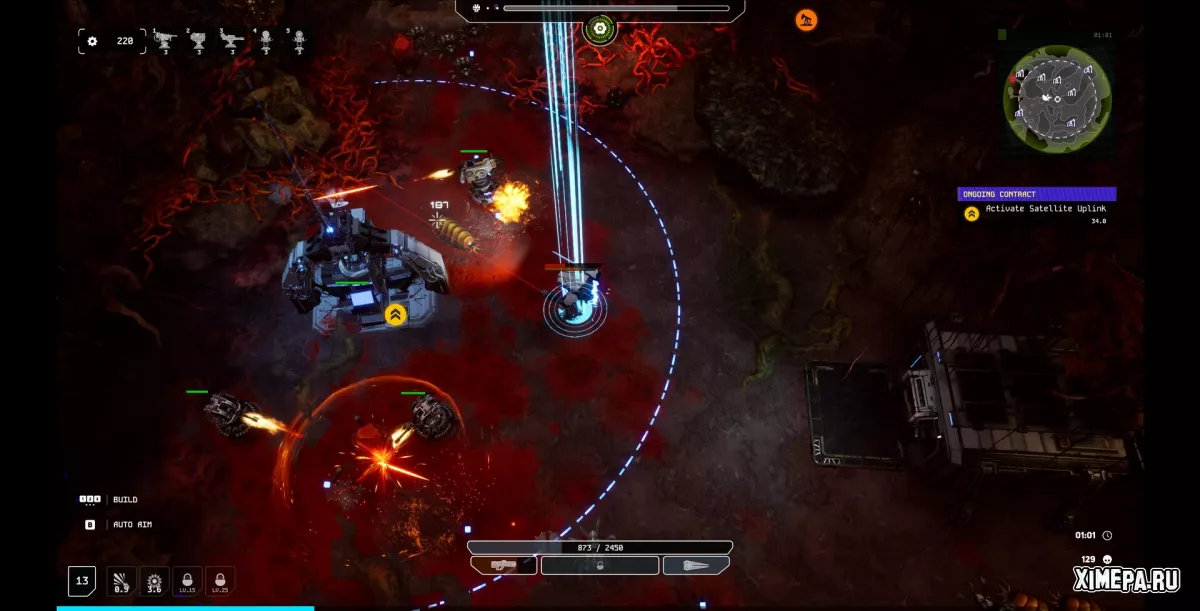Screen dimensions: 1200x611
Task: Click the locked middle weapon slot
Action: [x=600, y=565]
